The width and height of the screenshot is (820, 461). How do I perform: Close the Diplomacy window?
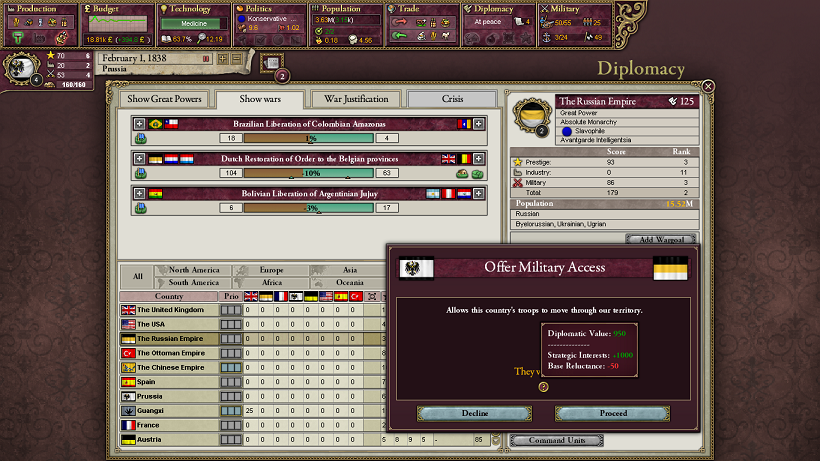(708, 87)
